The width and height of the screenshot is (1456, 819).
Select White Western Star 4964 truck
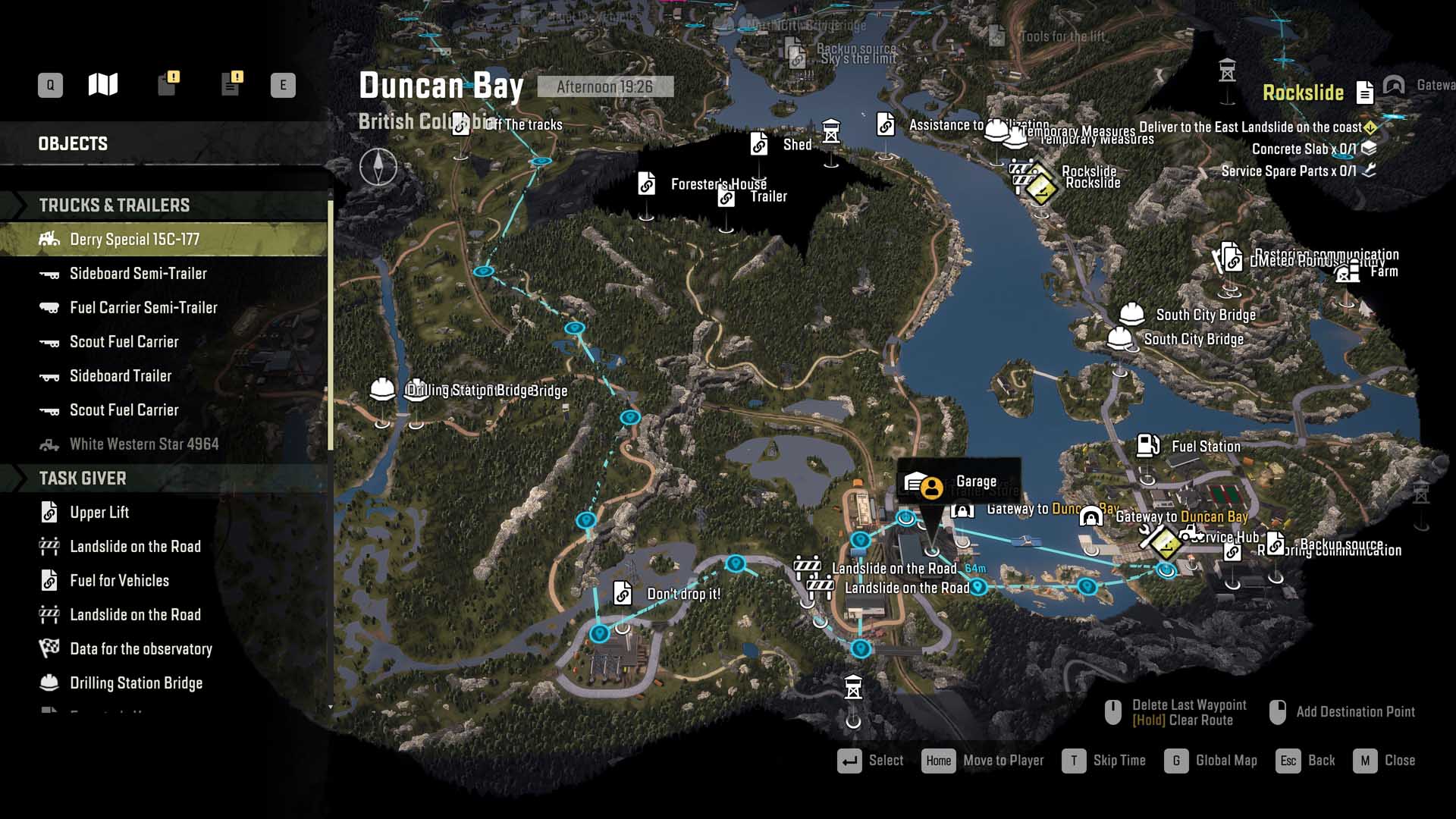point(144,444)
